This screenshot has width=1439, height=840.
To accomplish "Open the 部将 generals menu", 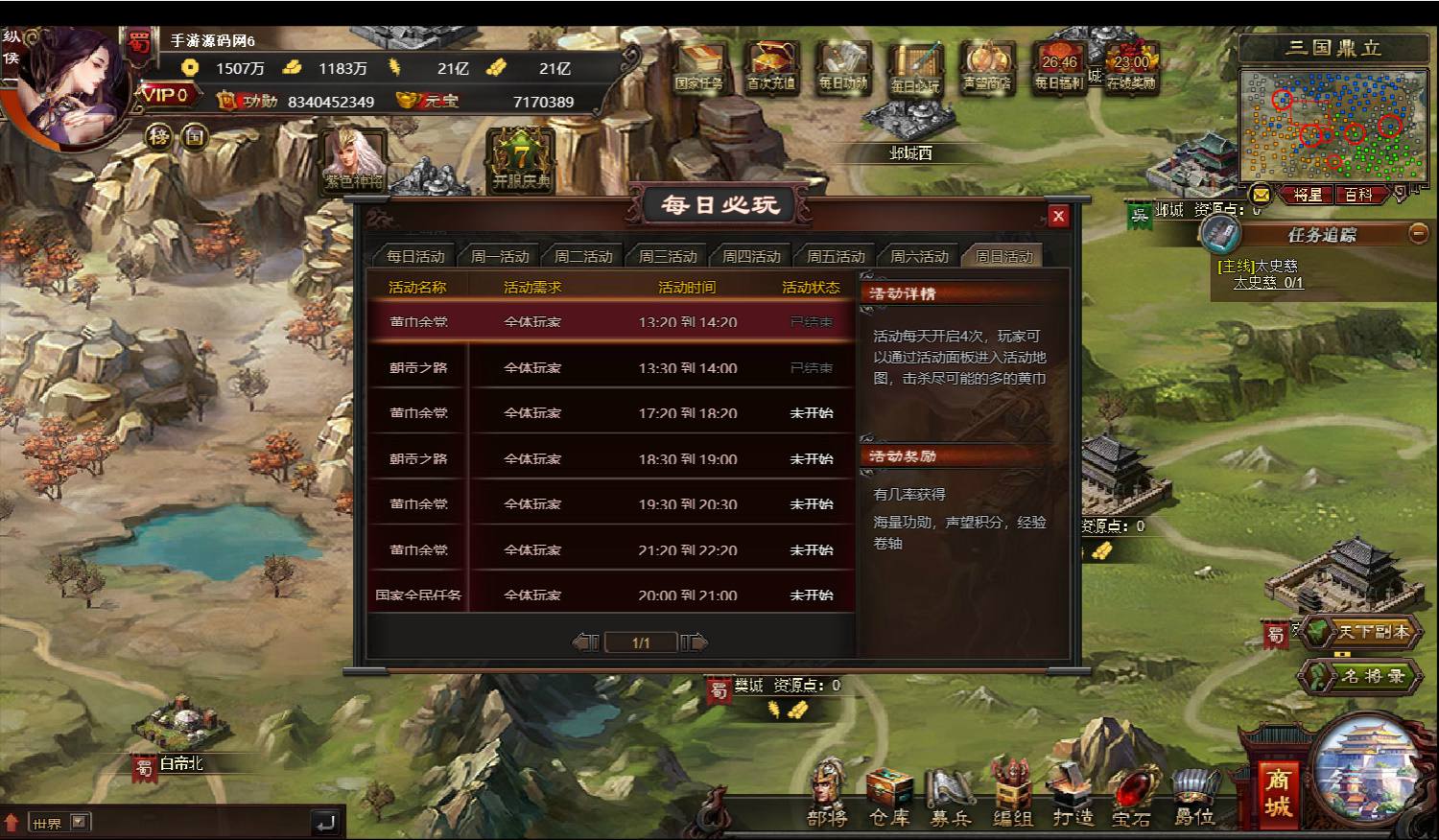I will point(827,794).
